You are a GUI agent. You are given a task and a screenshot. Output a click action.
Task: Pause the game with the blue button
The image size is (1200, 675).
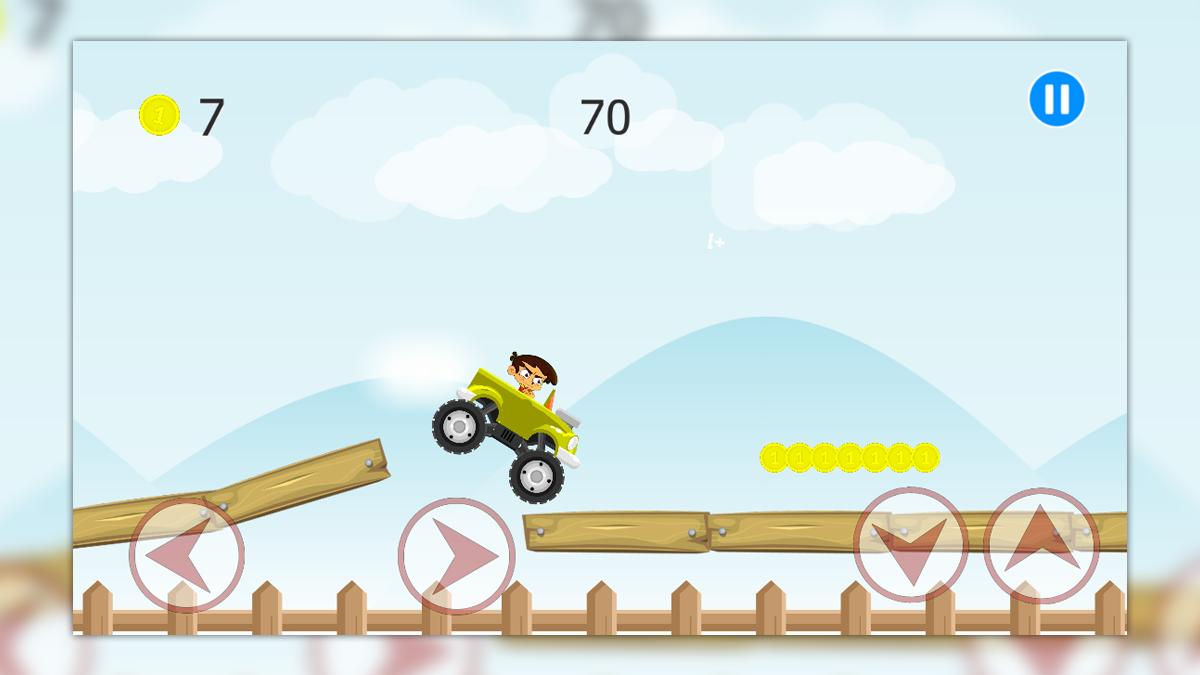(x=1057, y=99)
